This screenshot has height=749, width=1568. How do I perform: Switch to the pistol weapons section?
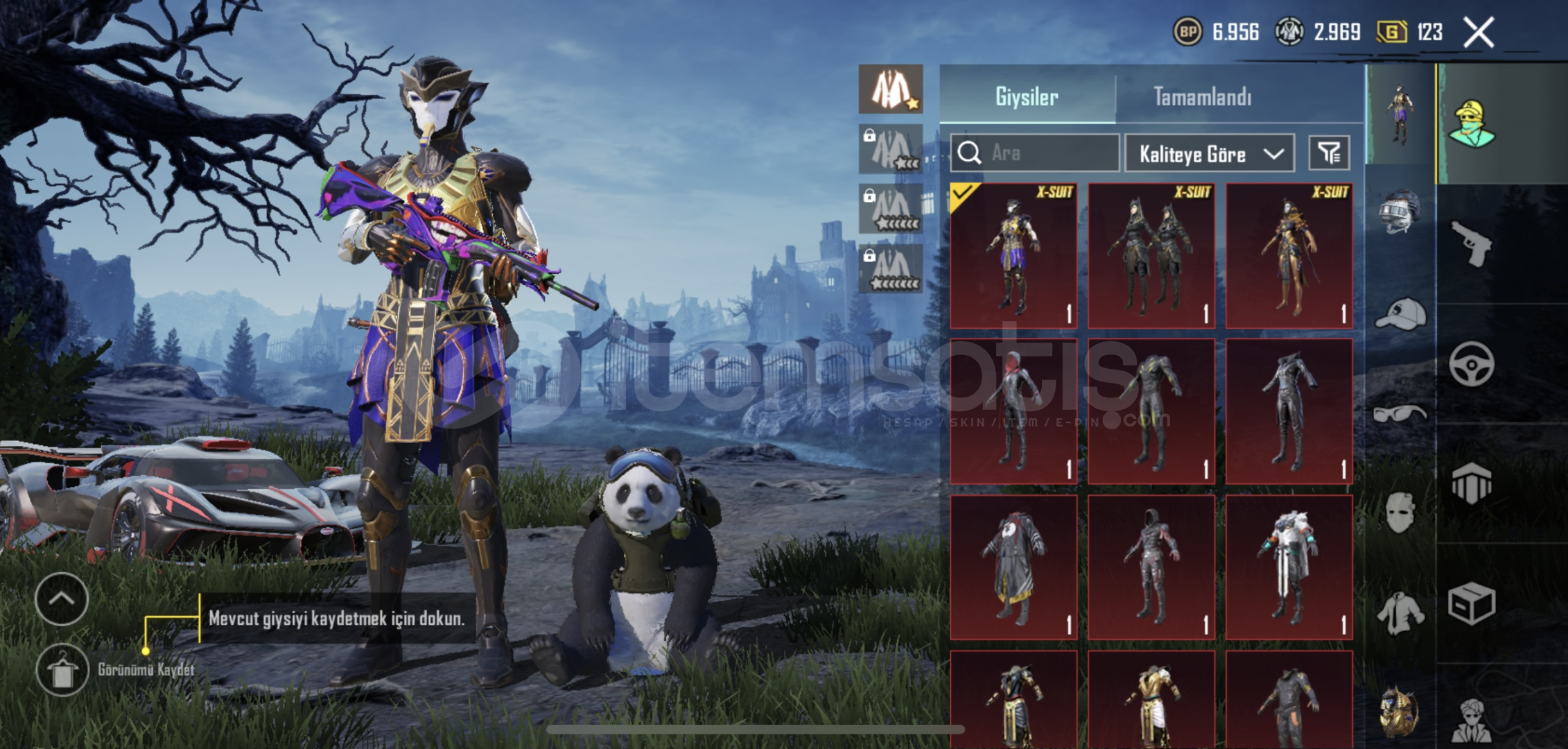coord(1471,243)
